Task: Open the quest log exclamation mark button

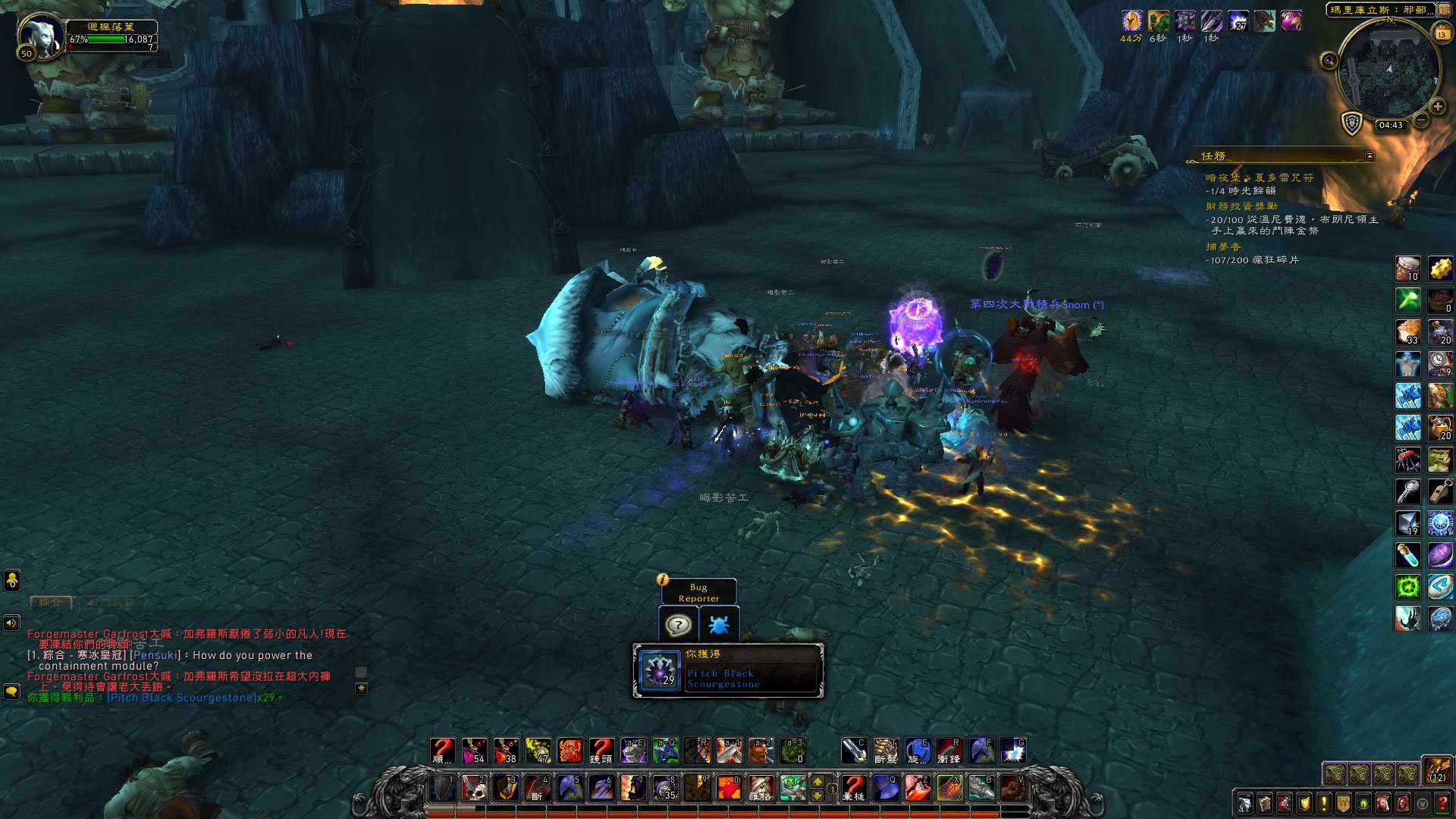Action: [x=1324, y=802]
